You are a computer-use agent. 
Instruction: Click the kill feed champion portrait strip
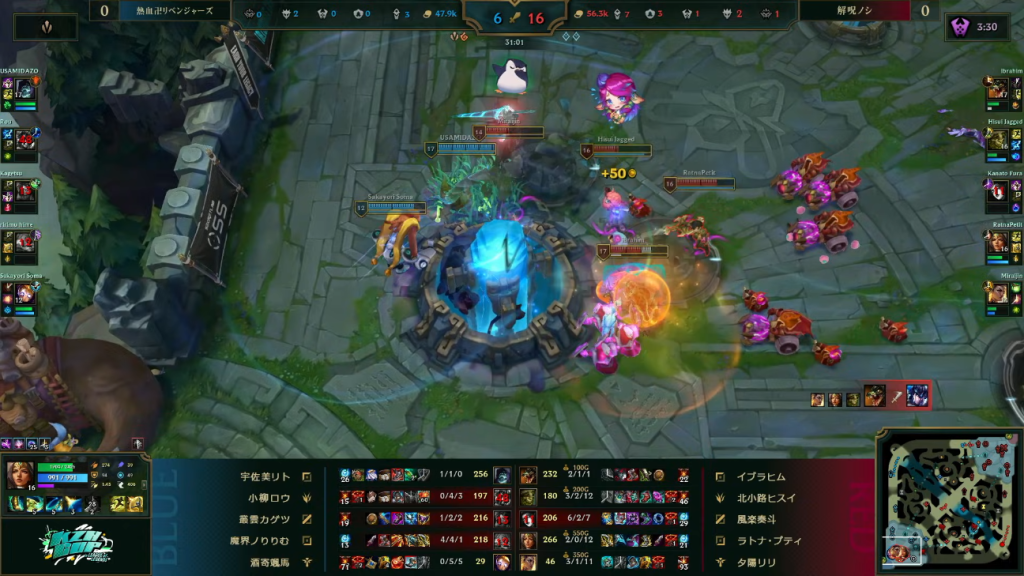pos(869,396)
